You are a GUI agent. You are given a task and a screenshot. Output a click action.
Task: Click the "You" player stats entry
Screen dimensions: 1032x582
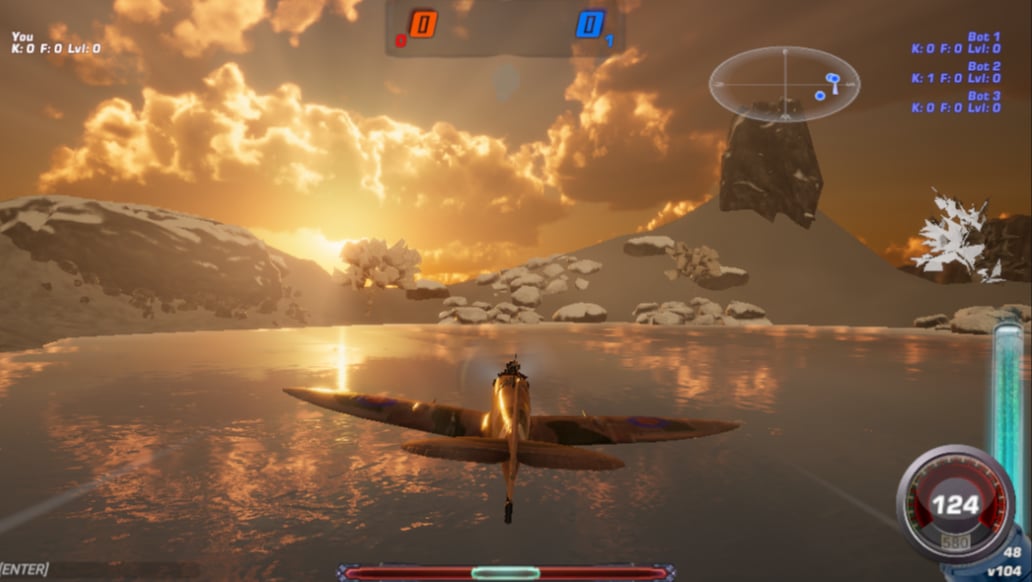(x=56, y=42)
